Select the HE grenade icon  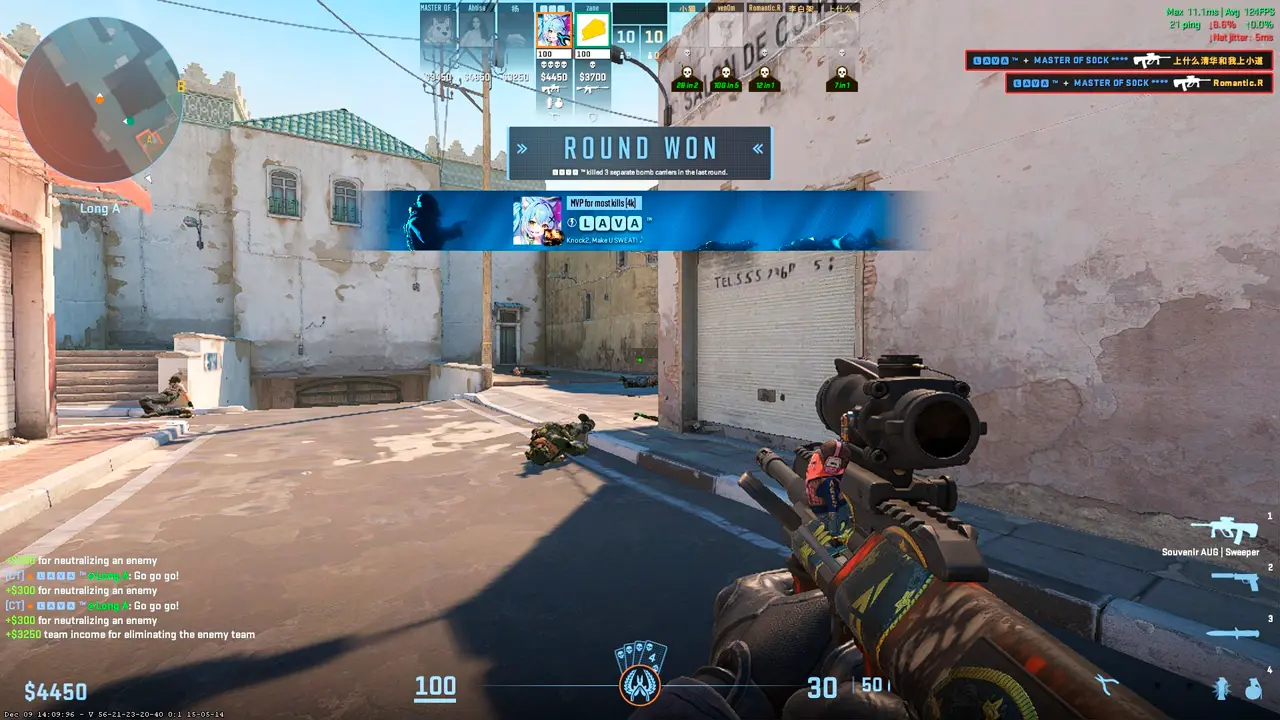[x=1253, y=688]
